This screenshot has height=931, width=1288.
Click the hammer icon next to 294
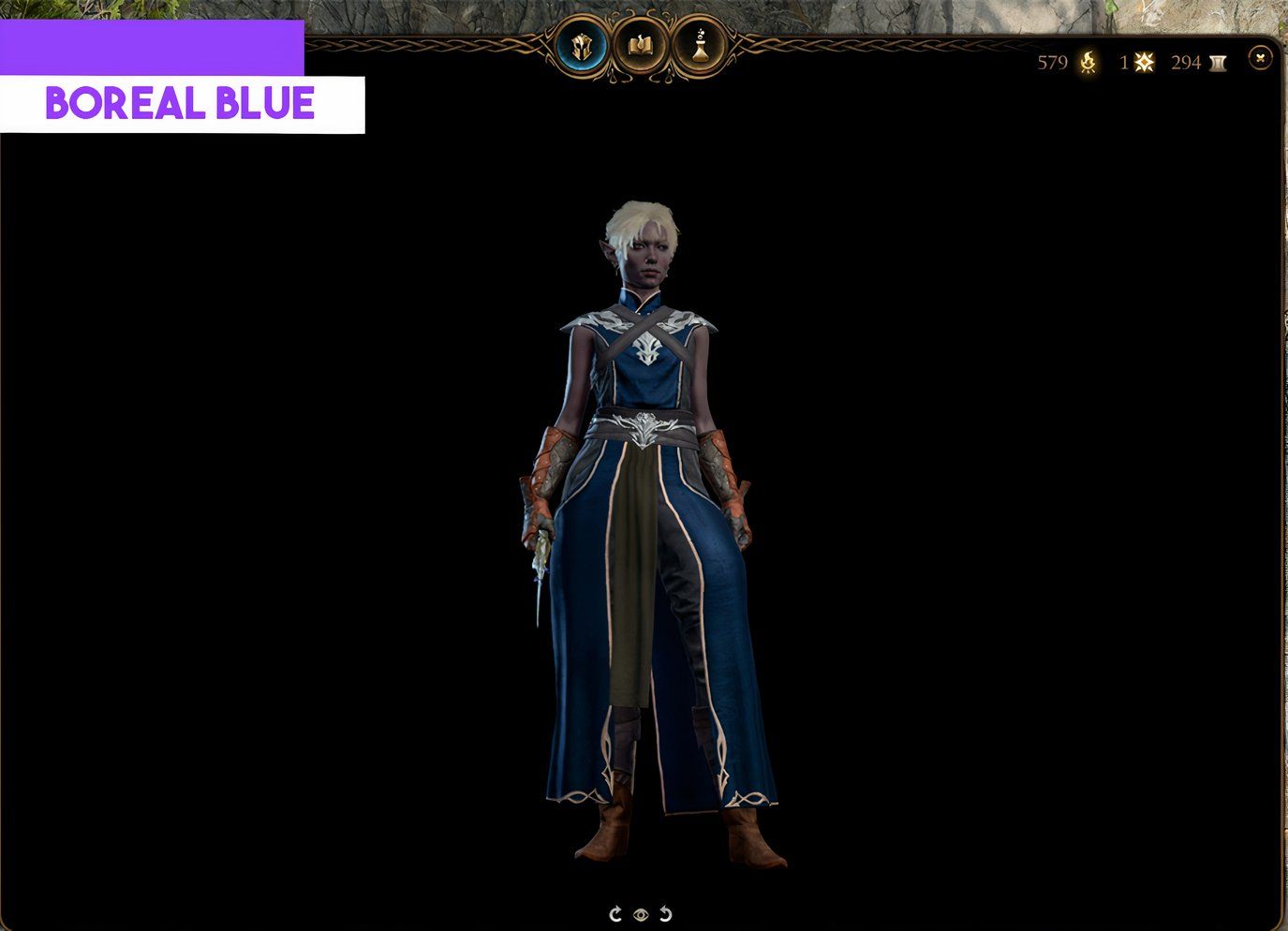tap(1218, 63)
